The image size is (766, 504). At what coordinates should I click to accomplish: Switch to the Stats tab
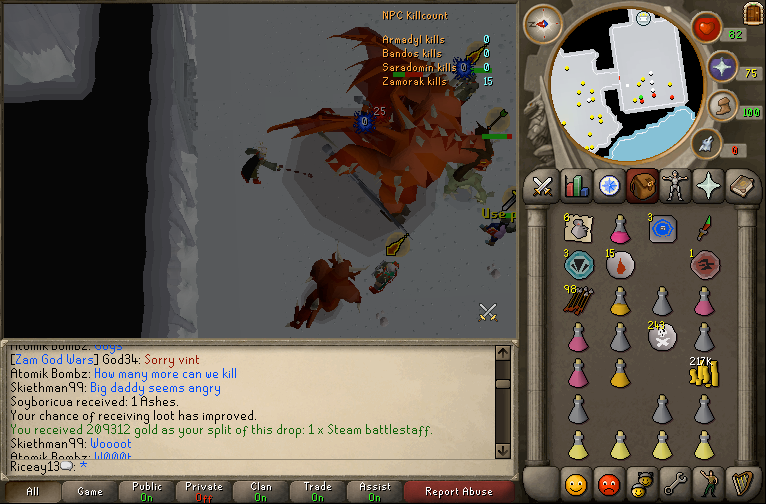(x=575, y=186)
